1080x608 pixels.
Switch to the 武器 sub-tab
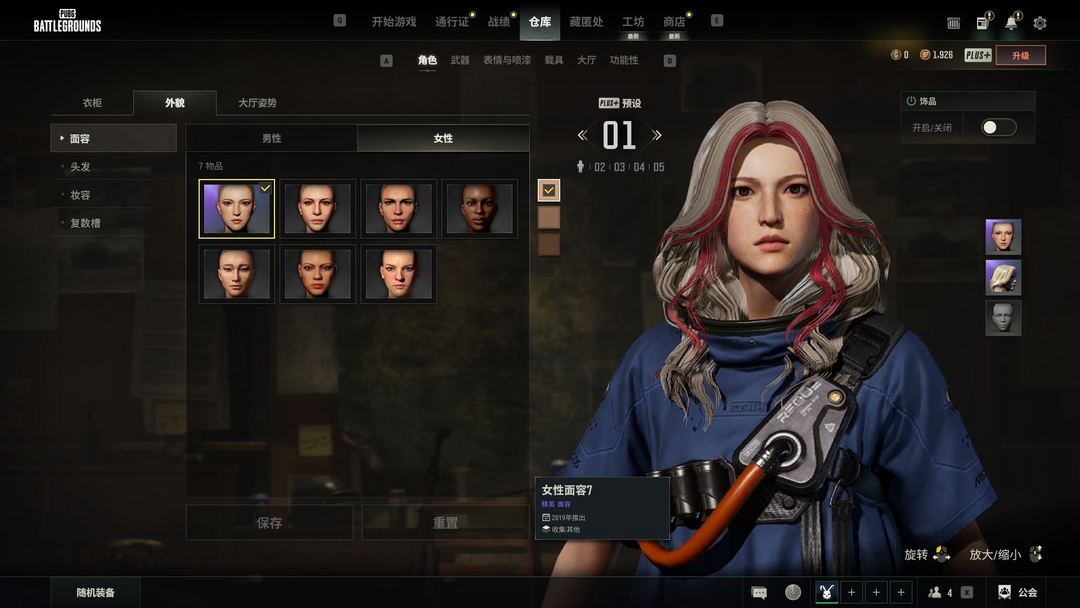[x=460, y=61]
